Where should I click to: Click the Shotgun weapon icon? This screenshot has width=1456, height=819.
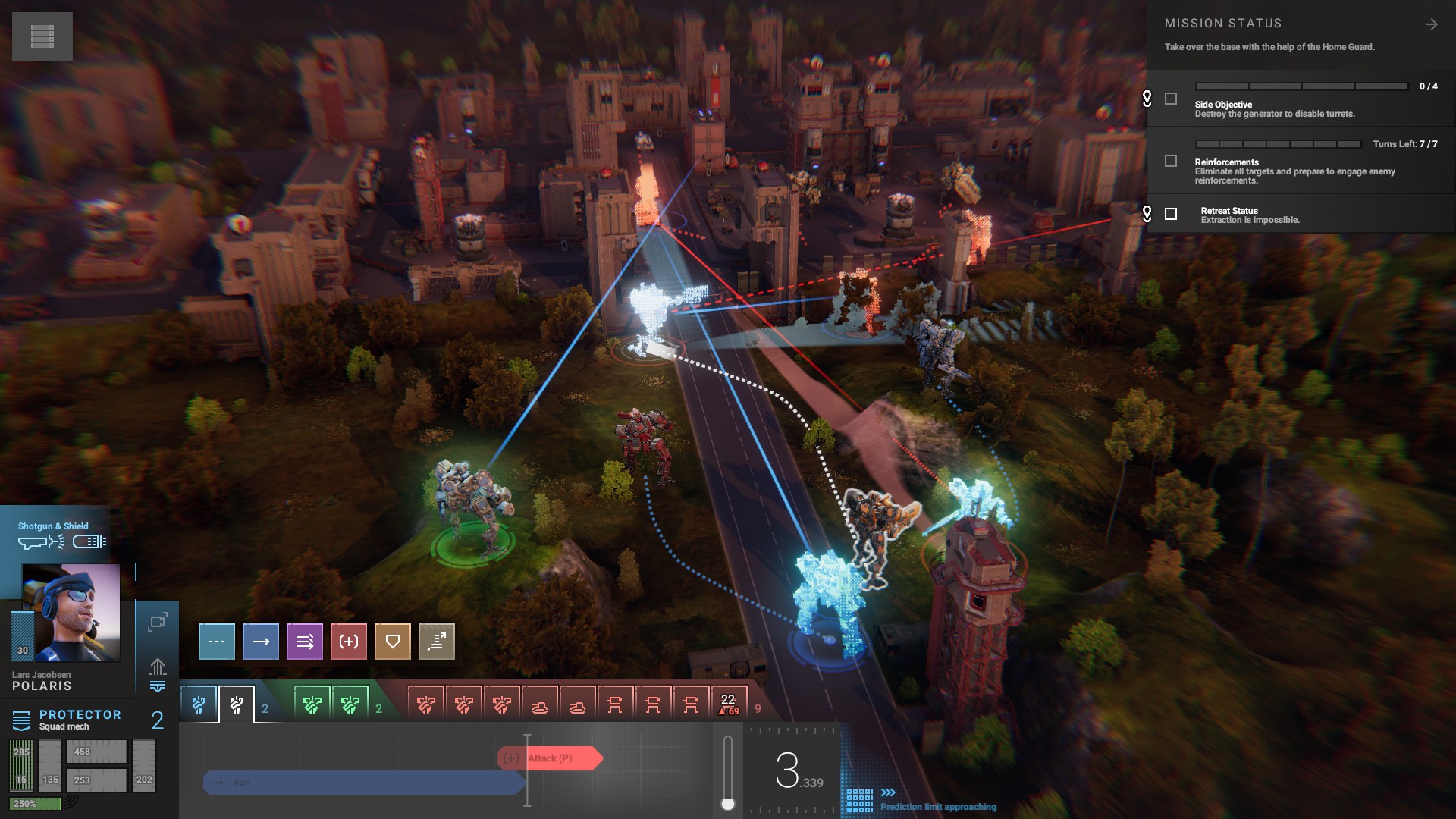[42, 541]
